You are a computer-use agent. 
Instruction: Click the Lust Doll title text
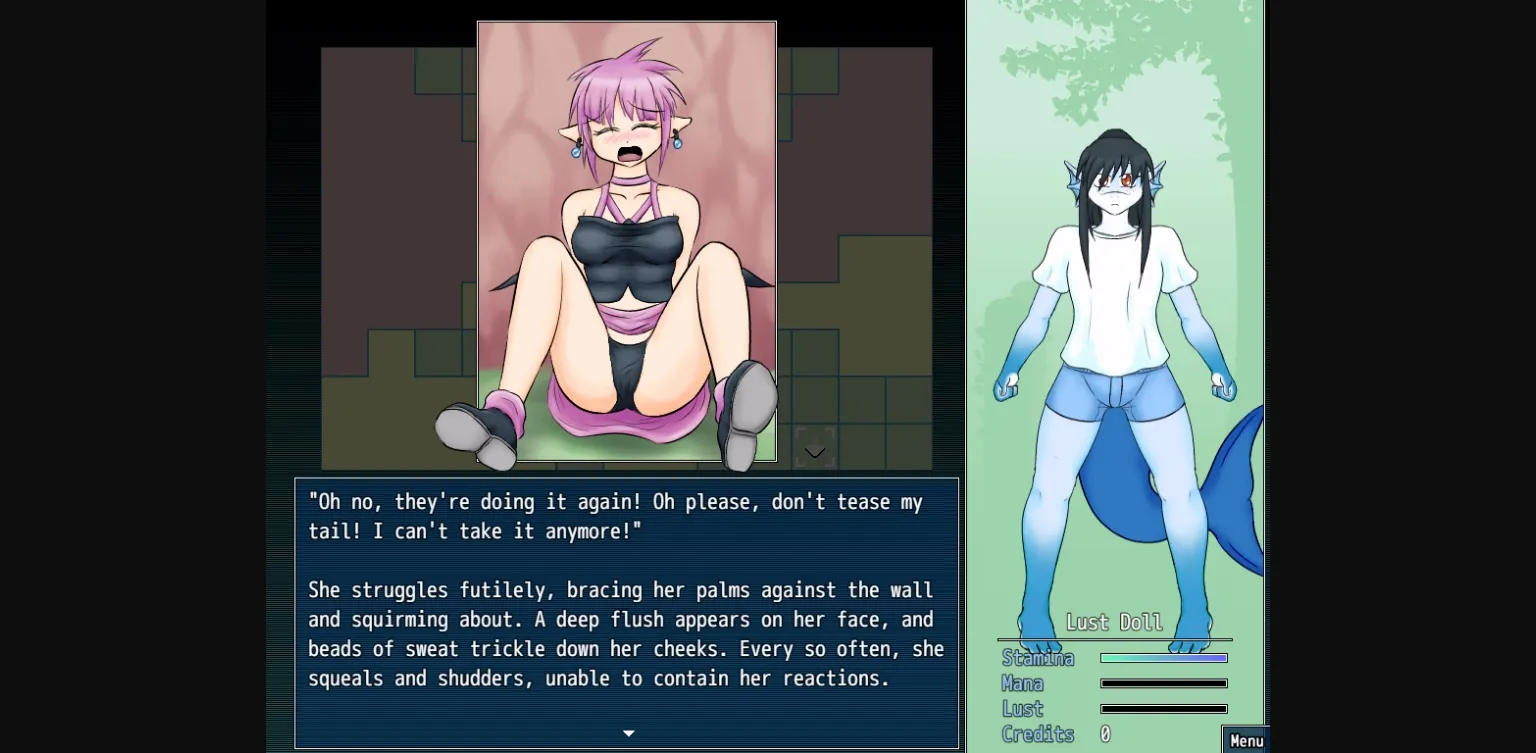1114,621
